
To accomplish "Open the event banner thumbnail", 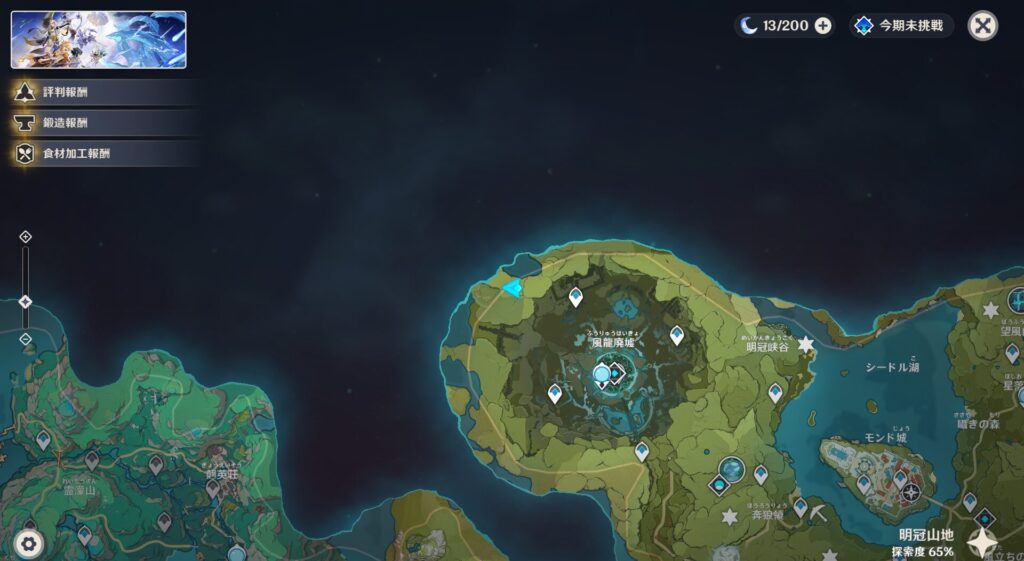I will [98, 40].
